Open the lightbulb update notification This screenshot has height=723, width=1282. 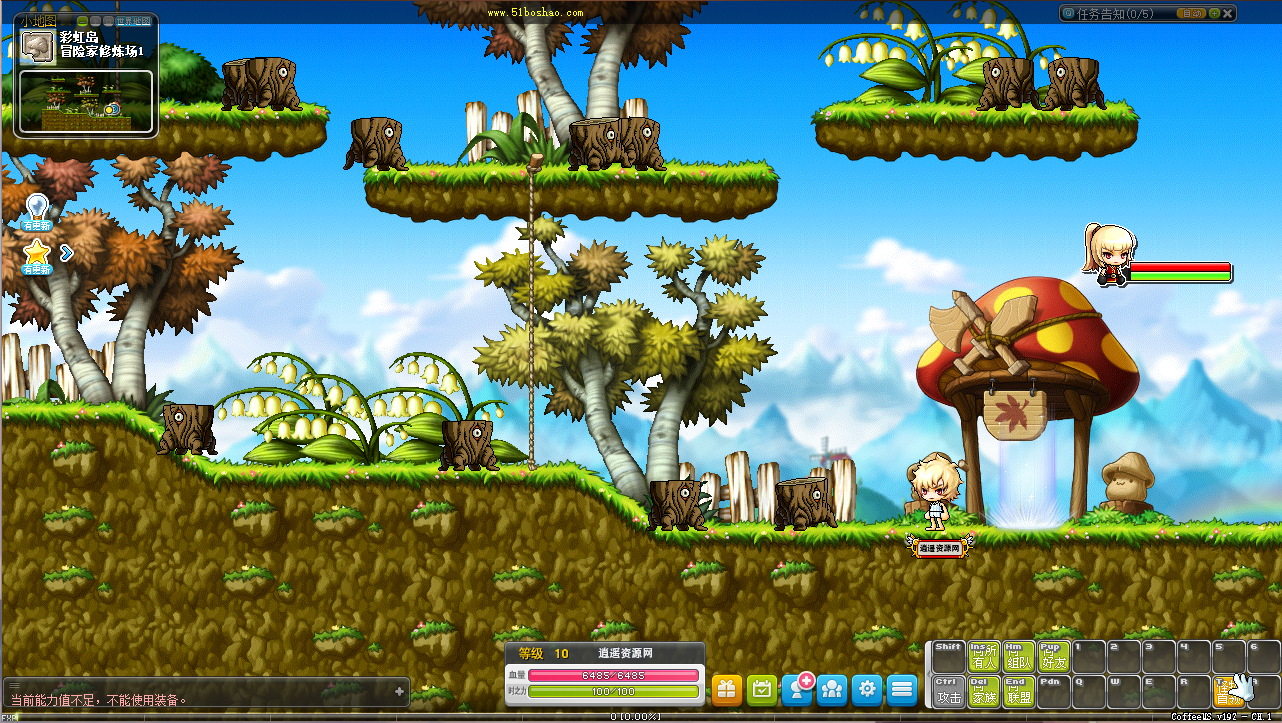click(x=37, y=211)
